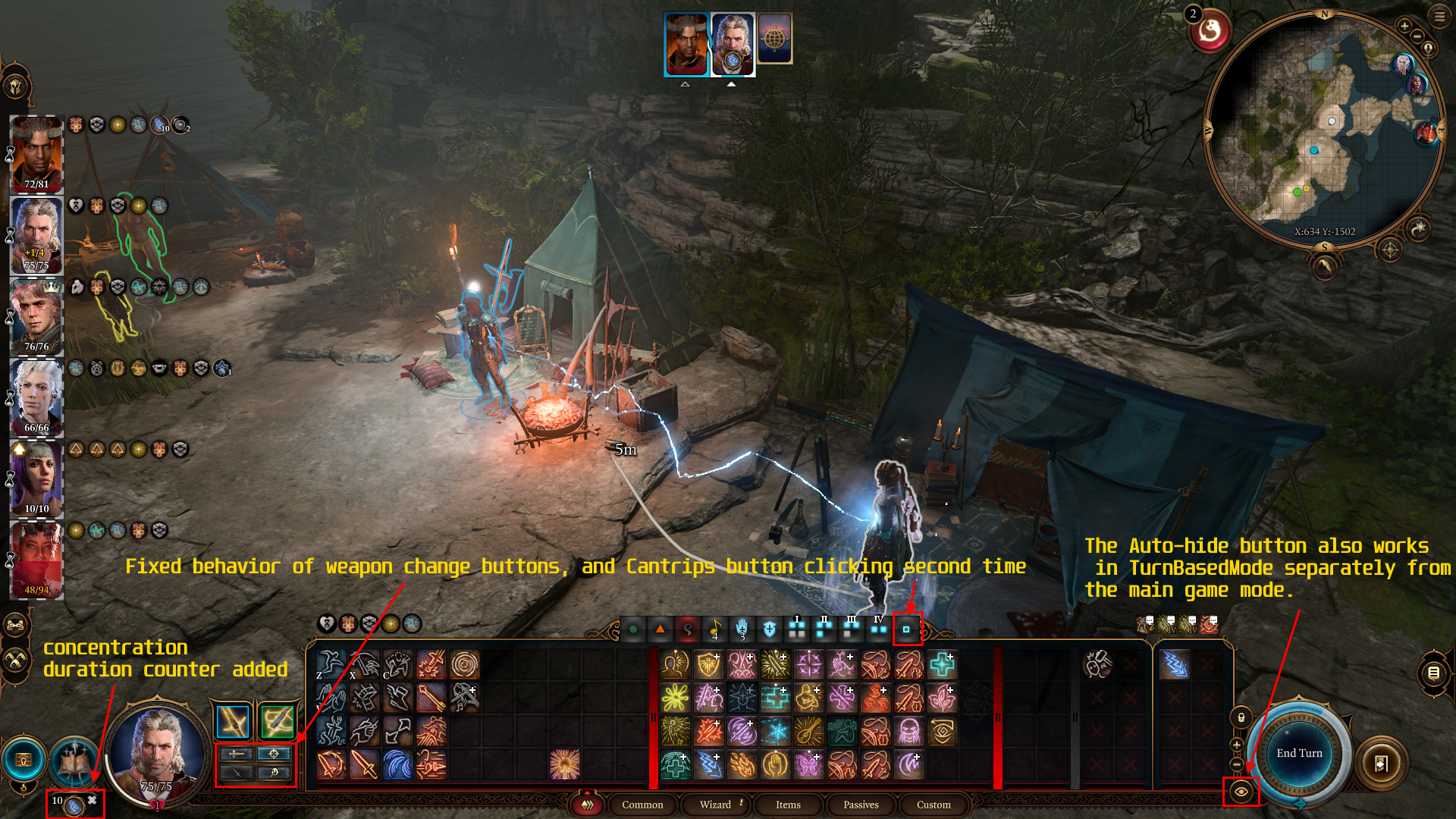
Task: Cancel concentration with the X button
Action: [92, 800]
